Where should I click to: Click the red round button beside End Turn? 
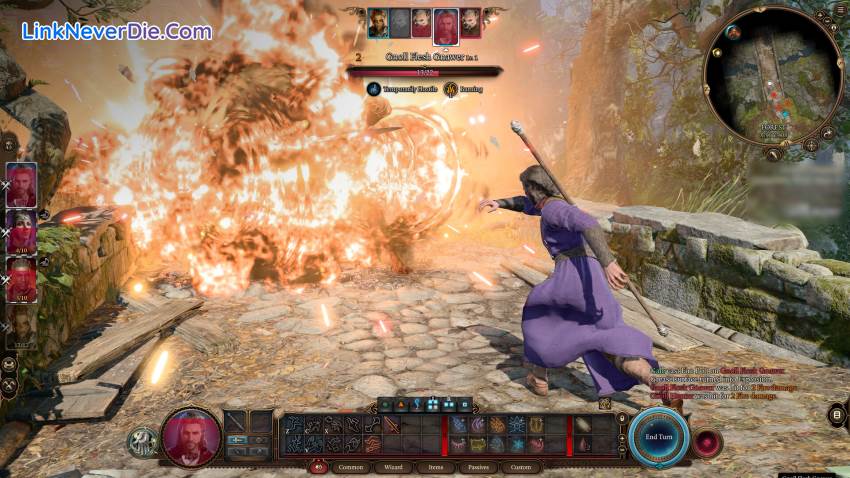pos(708,442)
